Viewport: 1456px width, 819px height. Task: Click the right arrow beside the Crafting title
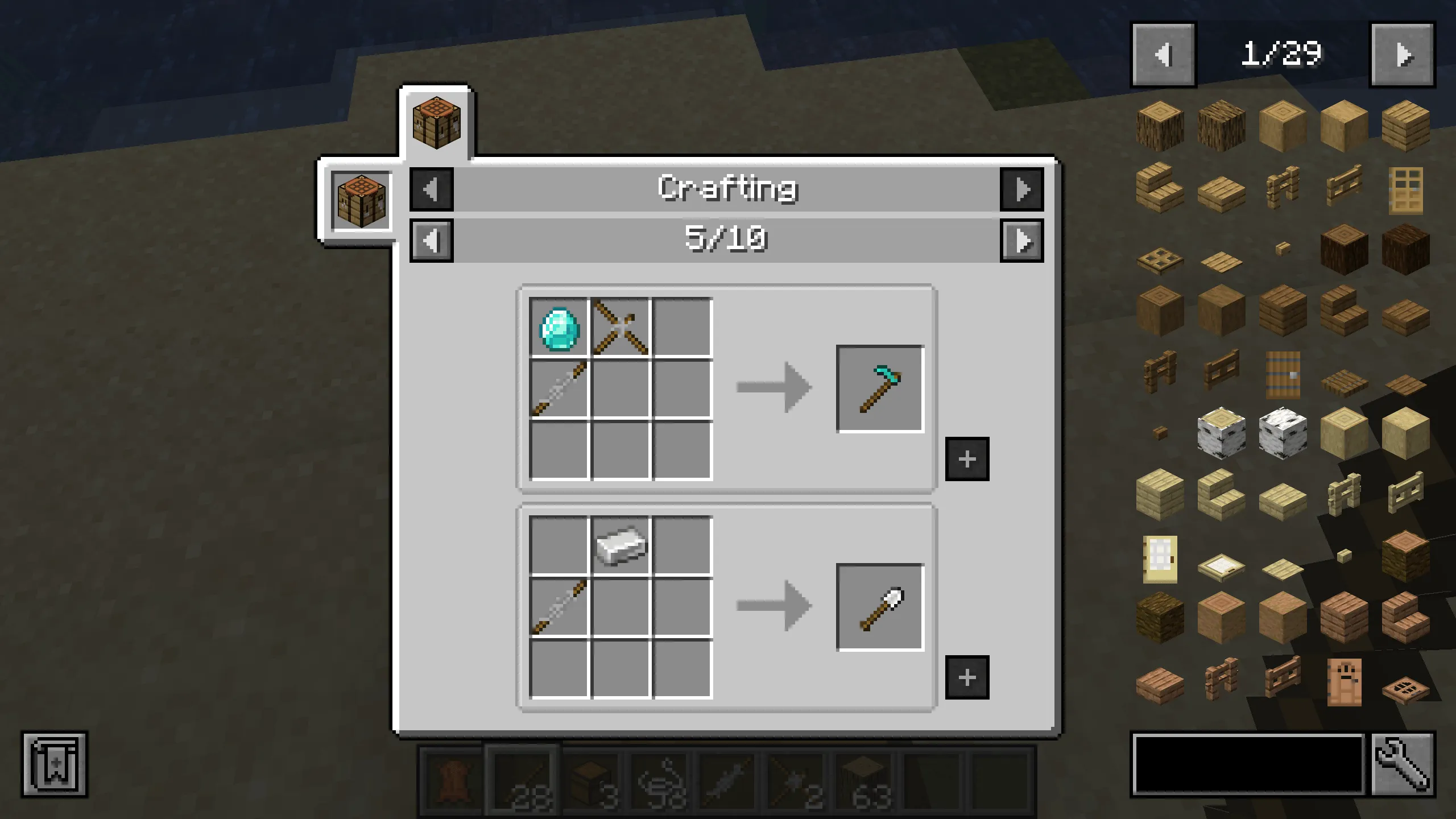1021,189
